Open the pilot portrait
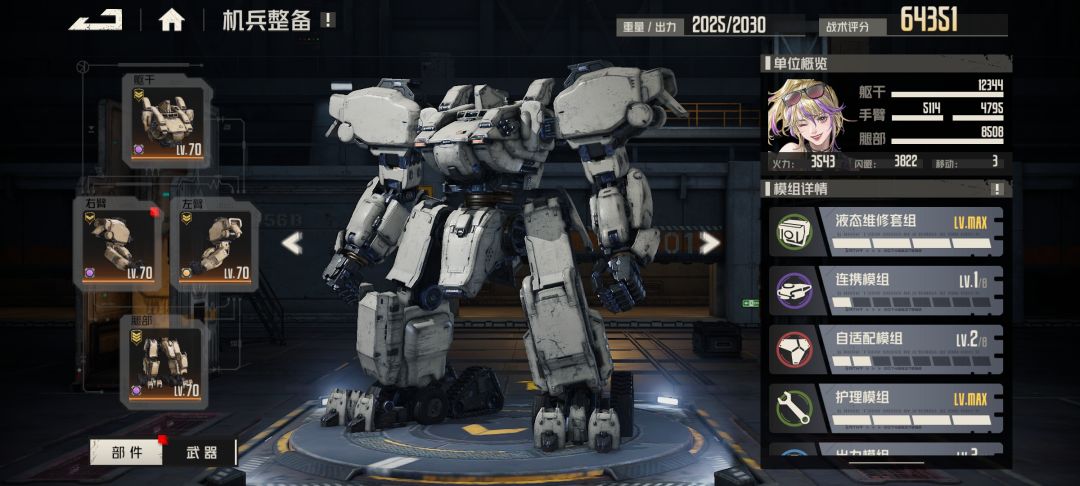This screenshot has width=1080, height=486. point(802,112)
